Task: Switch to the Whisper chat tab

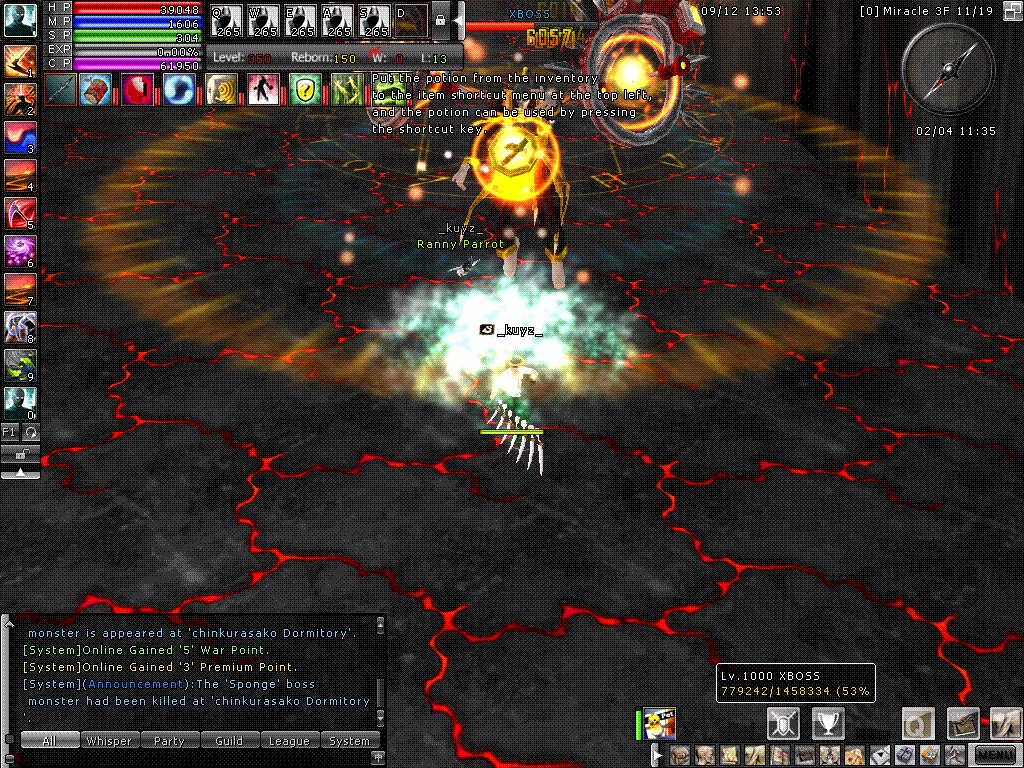Action: 108,741
